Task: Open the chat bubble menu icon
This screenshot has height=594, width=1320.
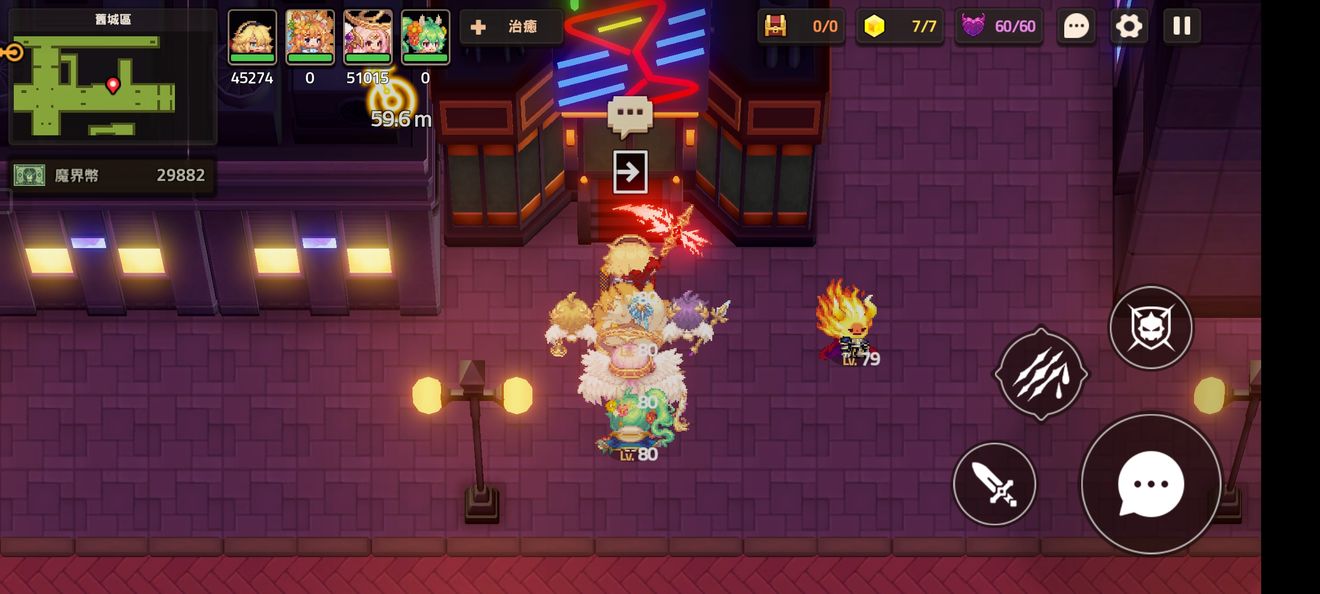Action: pos(1076,26)
